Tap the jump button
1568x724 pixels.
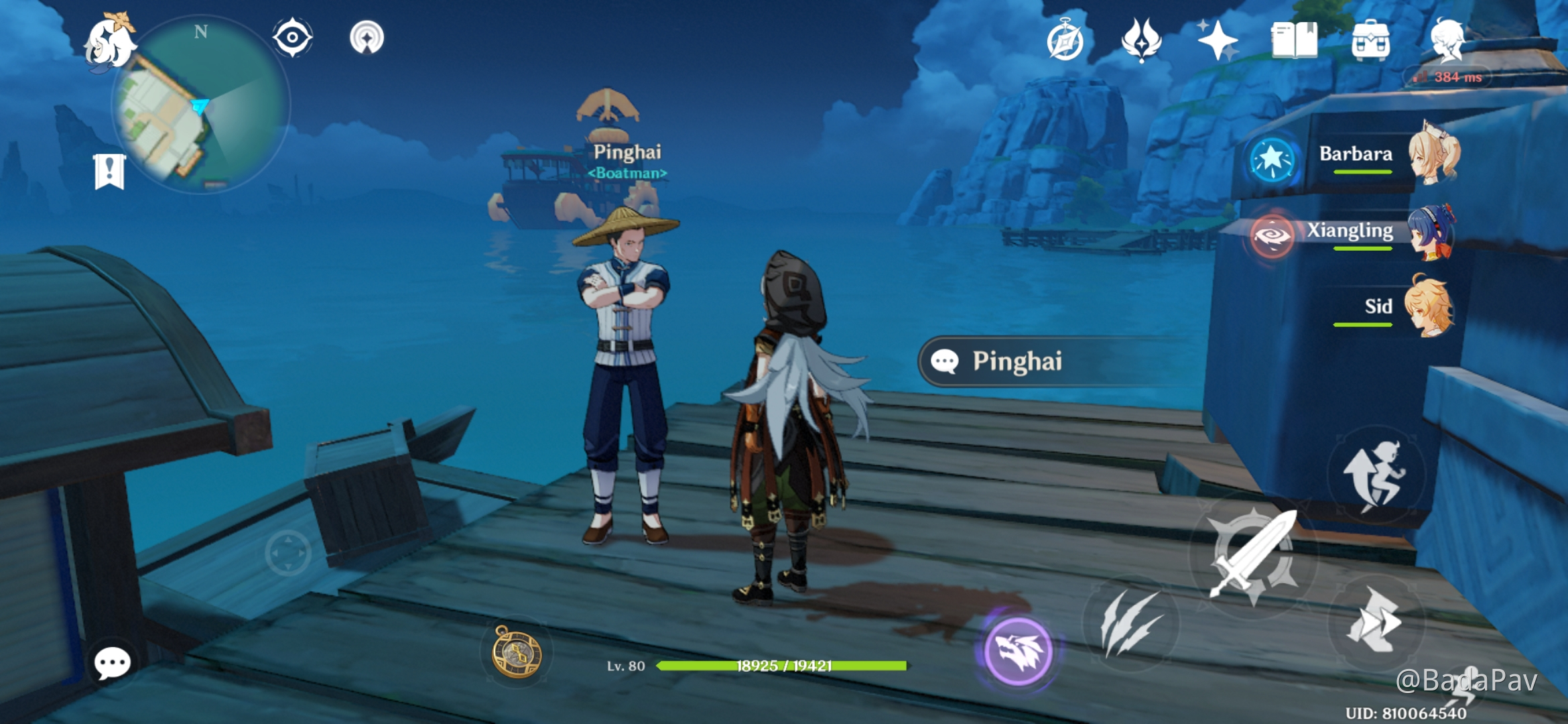(x=1376, y=475)
